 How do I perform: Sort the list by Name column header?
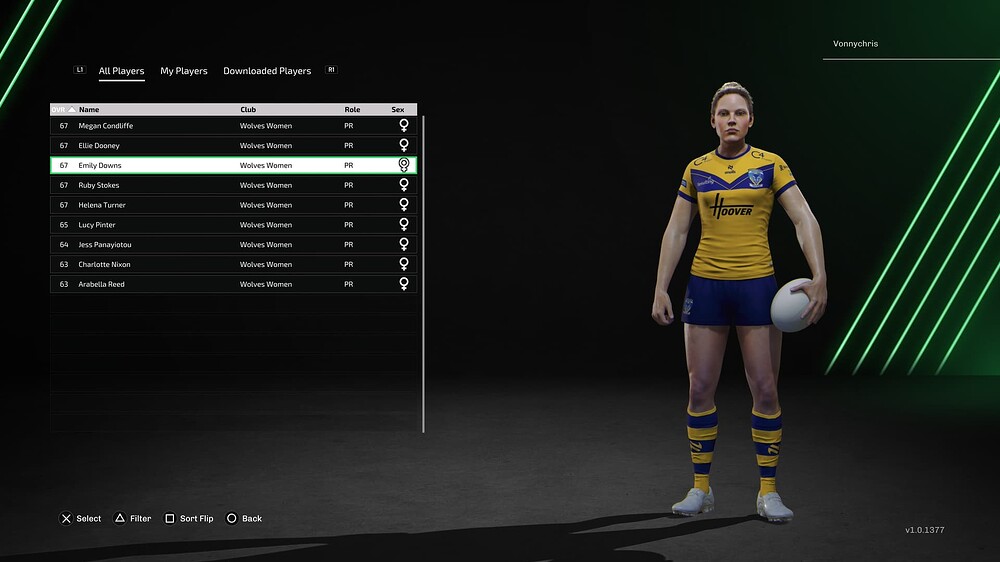tap(90, 109)
